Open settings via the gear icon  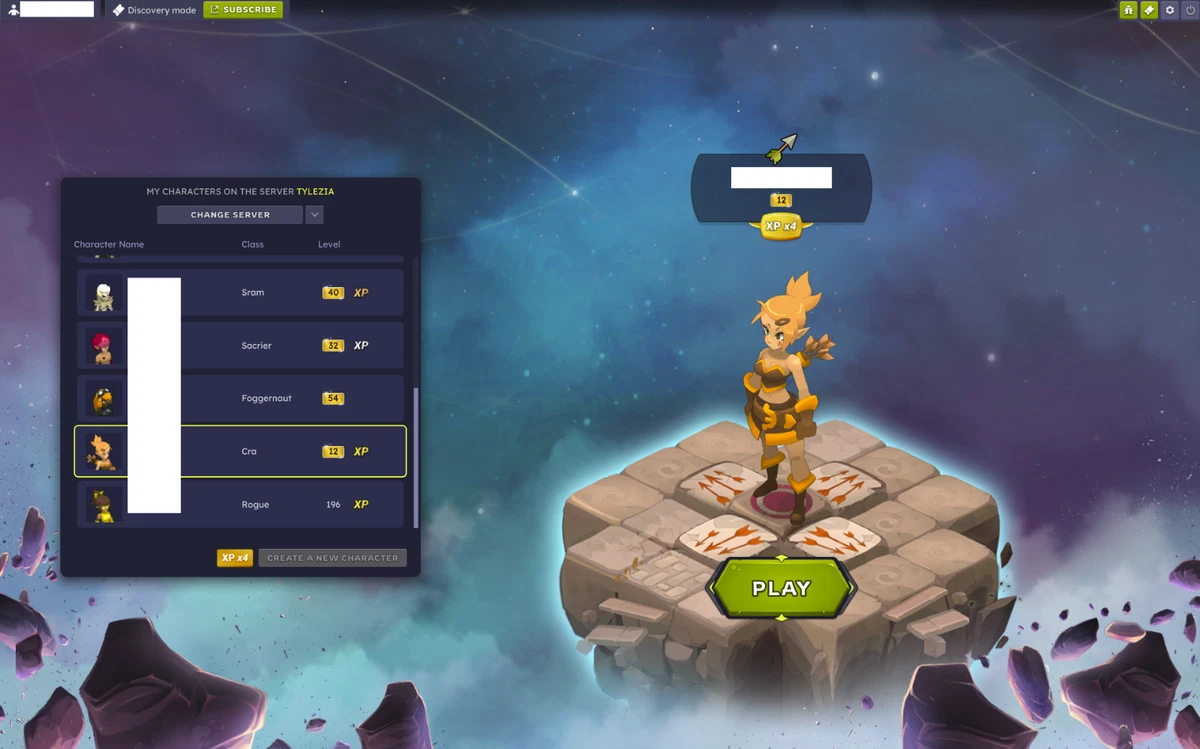pos(1170,10)
